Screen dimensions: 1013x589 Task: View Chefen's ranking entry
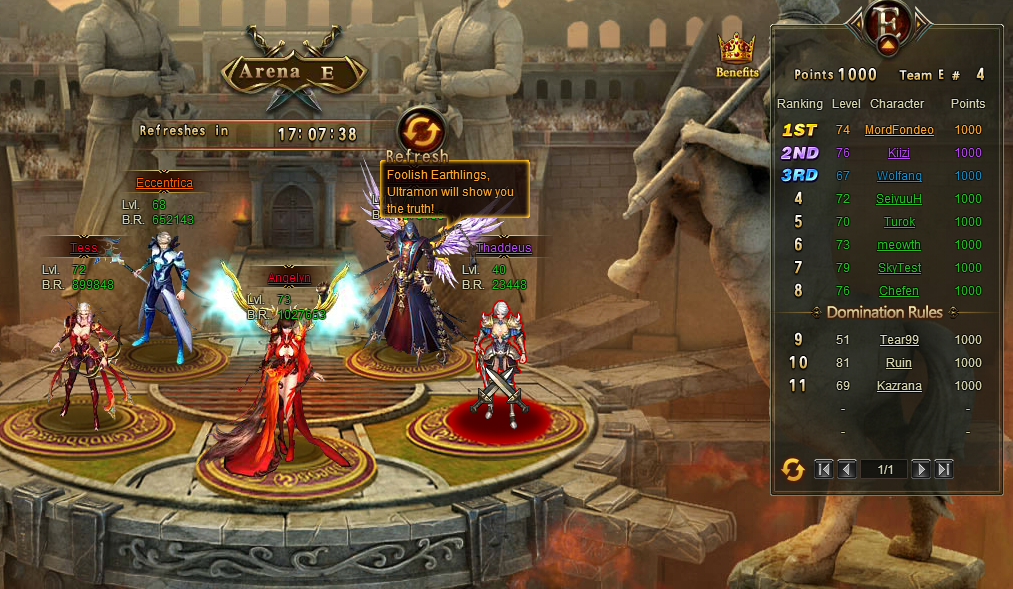(899, 291)
